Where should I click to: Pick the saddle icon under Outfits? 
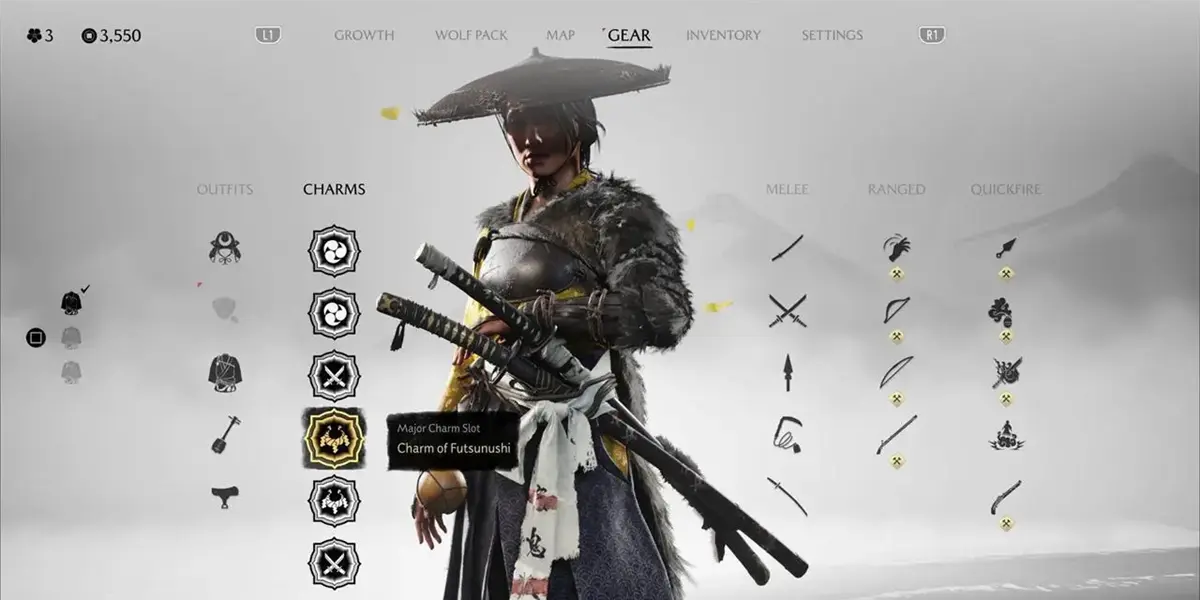pos(225,494)
